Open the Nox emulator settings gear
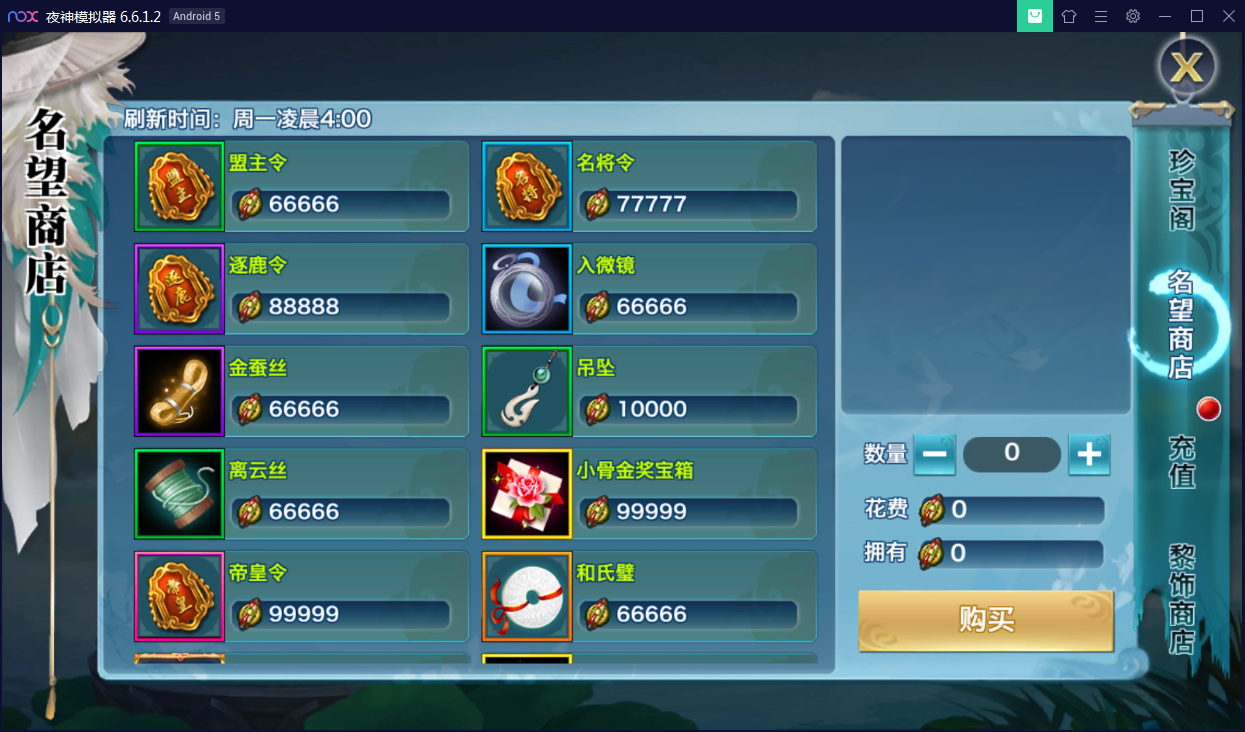 1133,16
